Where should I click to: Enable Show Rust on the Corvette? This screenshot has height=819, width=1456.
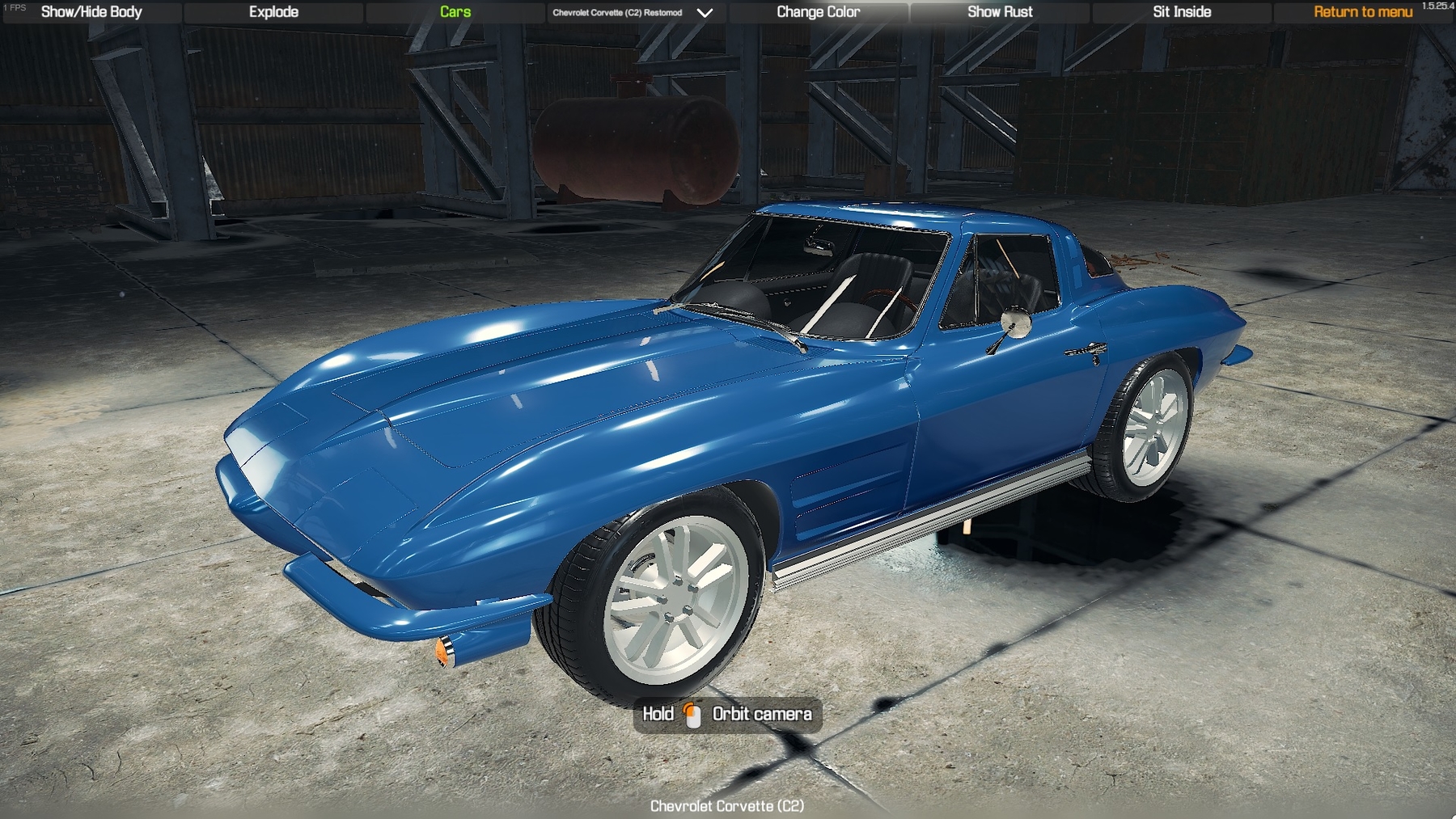tap(1000, 11)
